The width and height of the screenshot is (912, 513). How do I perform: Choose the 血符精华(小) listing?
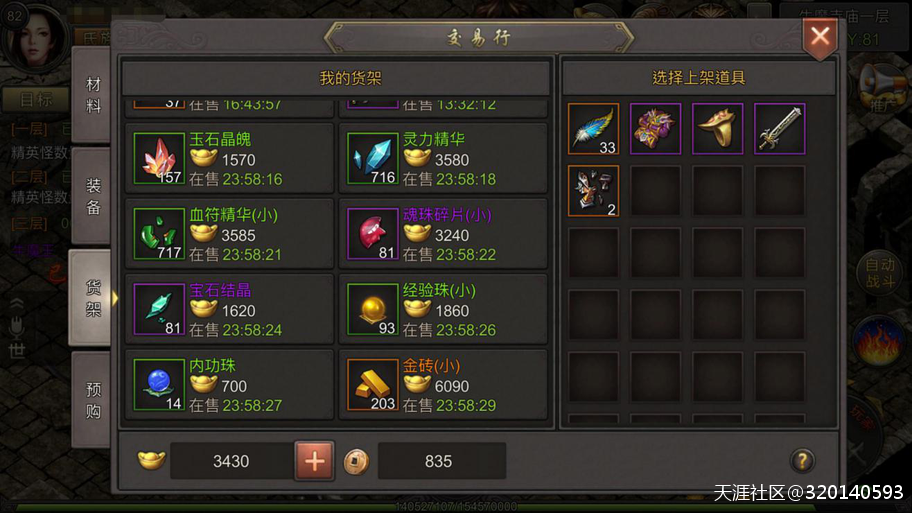pos(231,235)
